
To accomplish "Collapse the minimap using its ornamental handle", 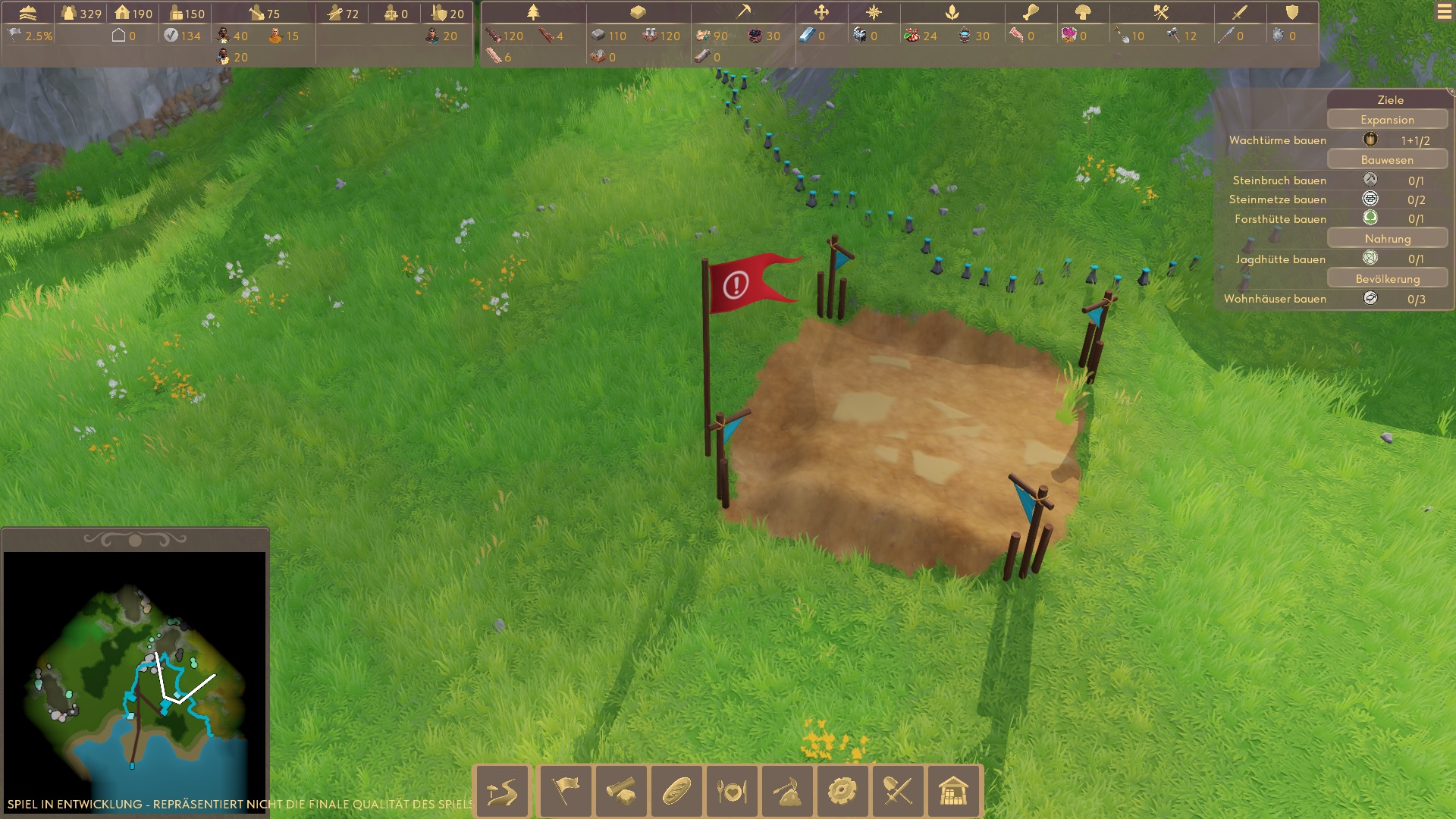I will click(135, 540).
